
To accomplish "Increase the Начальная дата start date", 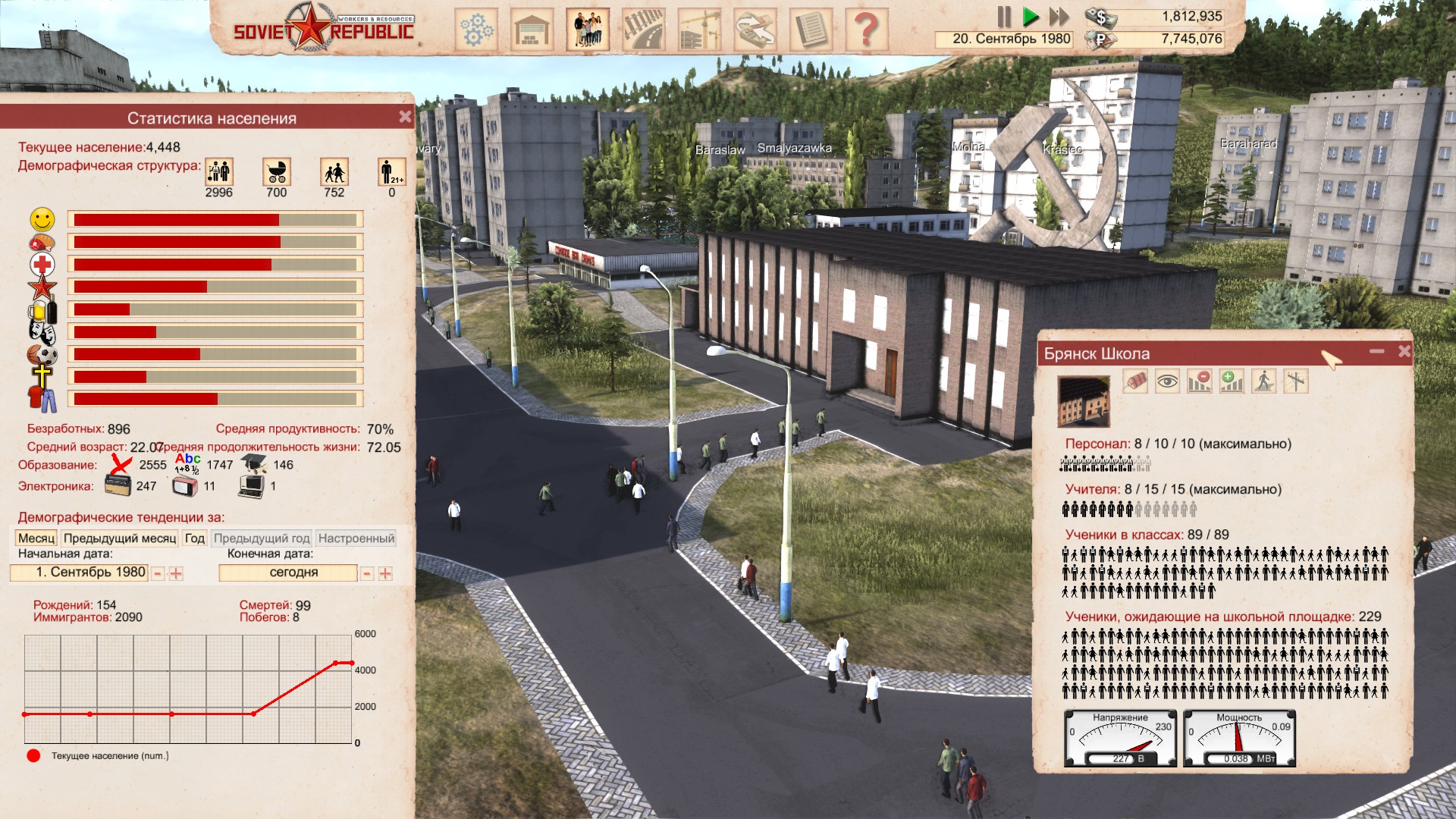I will coord(176,574).
